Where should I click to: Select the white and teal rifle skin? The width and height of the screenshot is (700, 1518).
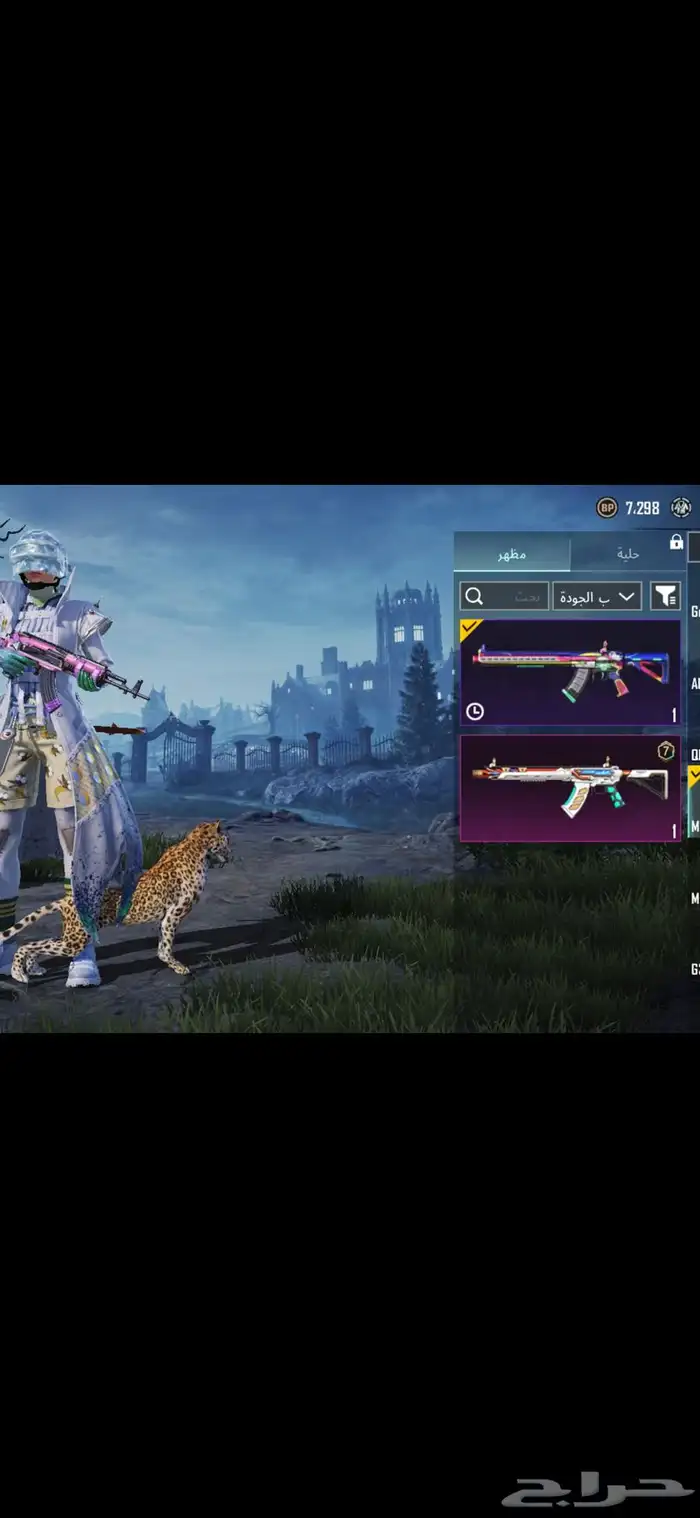point(570,787)
